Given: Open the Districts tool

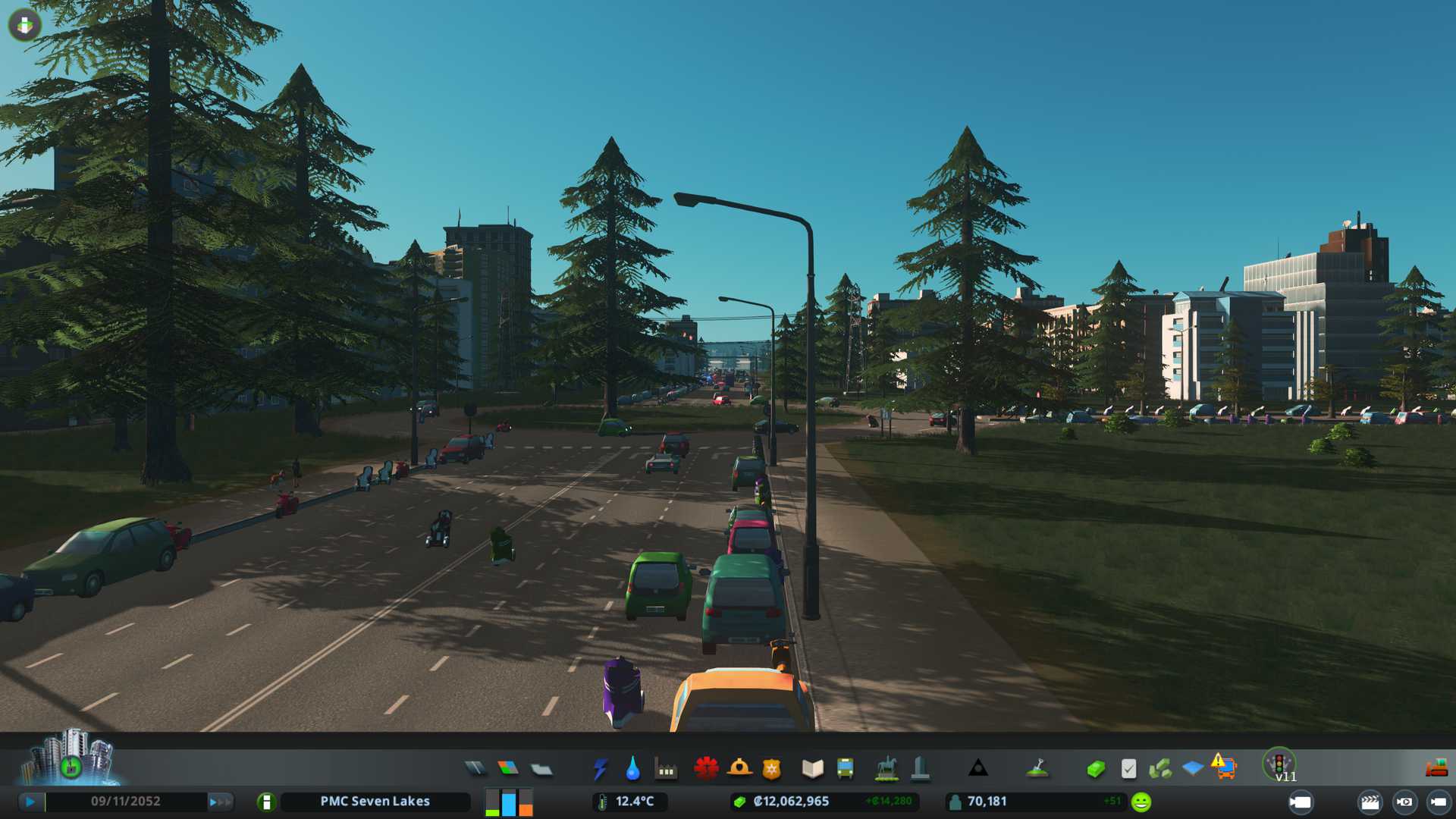Looking at the screenshot, I should point(541,769).
